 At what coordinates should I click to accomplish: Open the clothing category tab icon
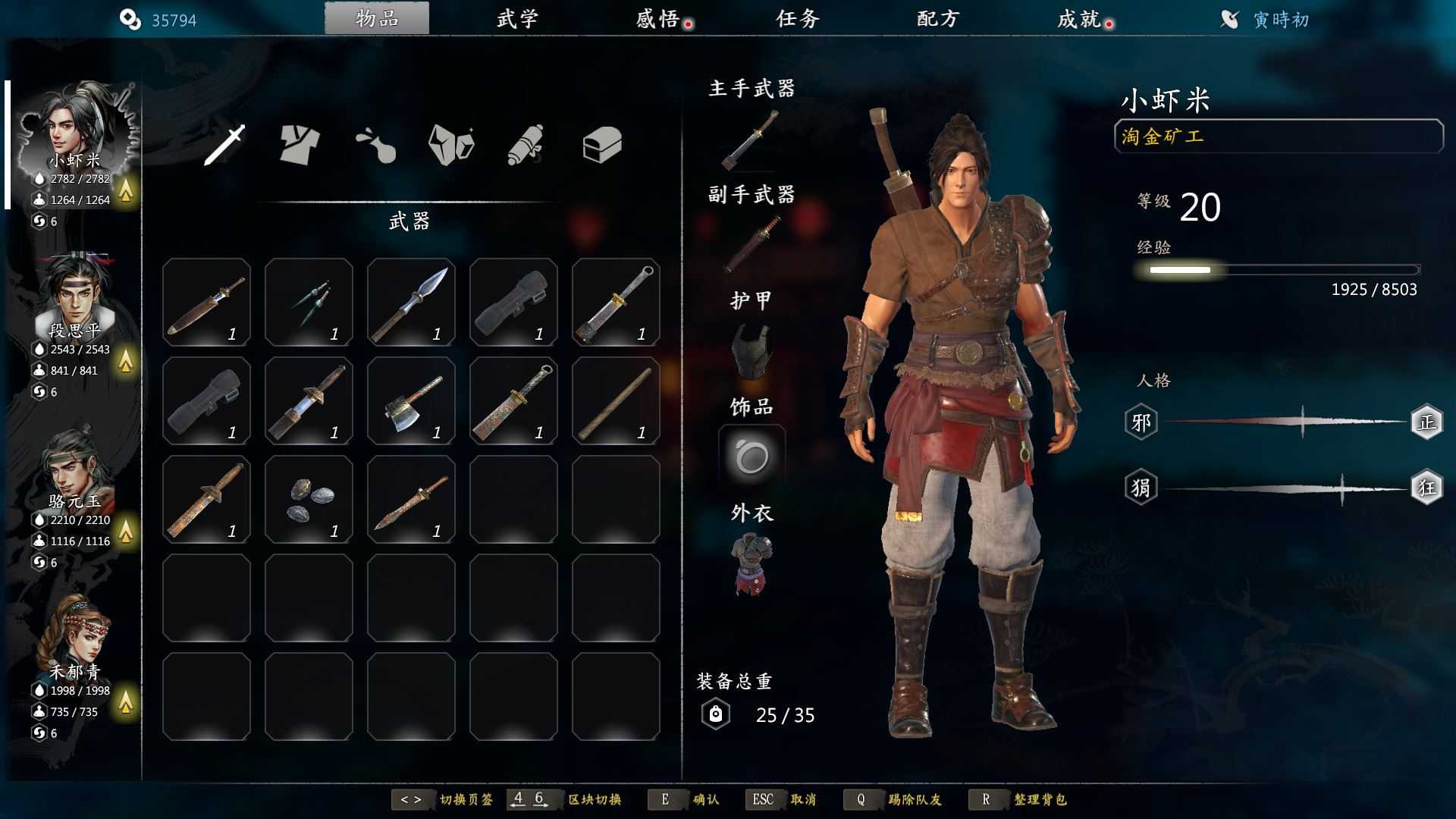point(301,146)
